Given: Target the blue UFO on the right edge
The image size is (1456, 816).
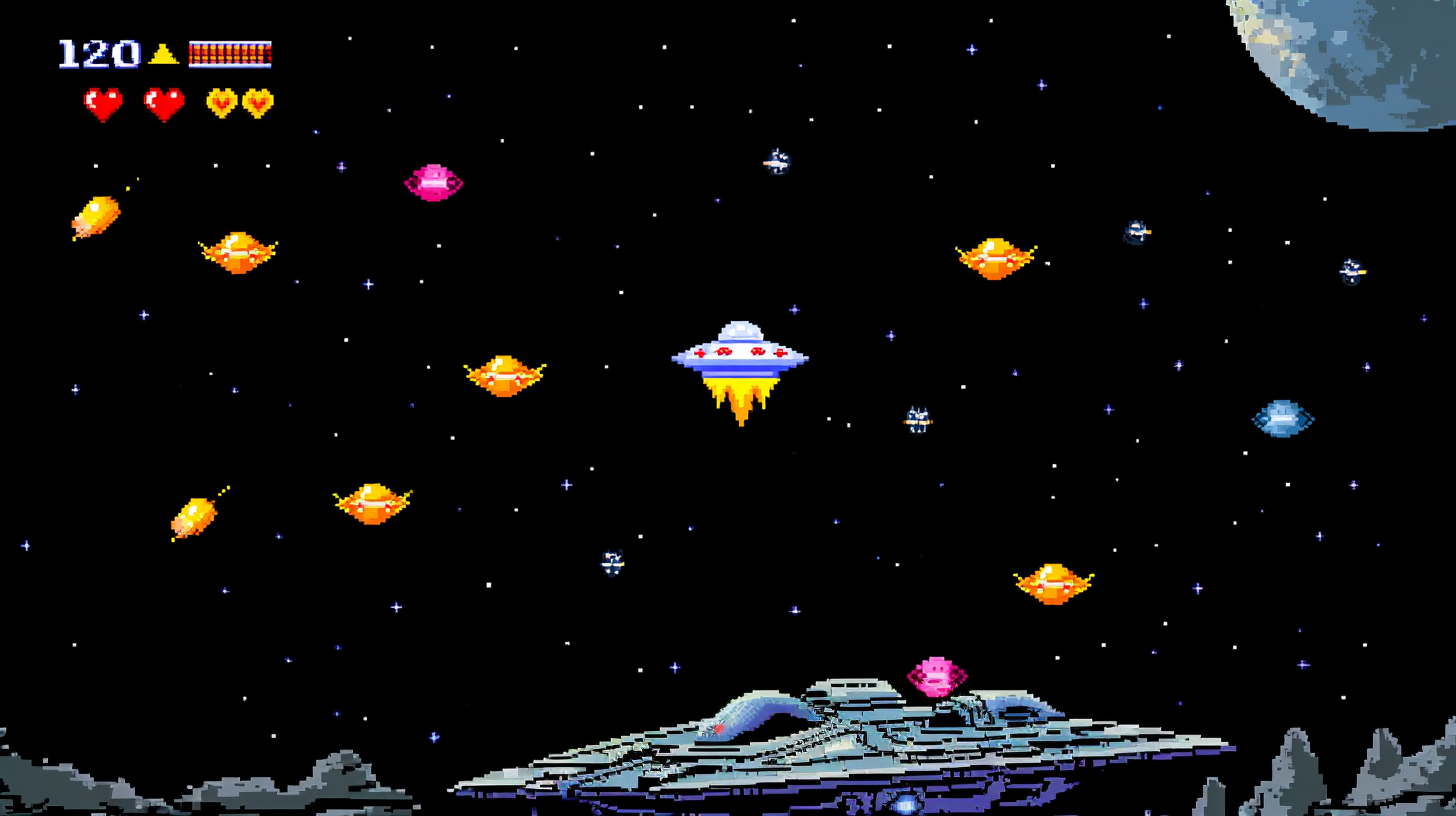Looking at the screenshot, I should (1283, 420).
